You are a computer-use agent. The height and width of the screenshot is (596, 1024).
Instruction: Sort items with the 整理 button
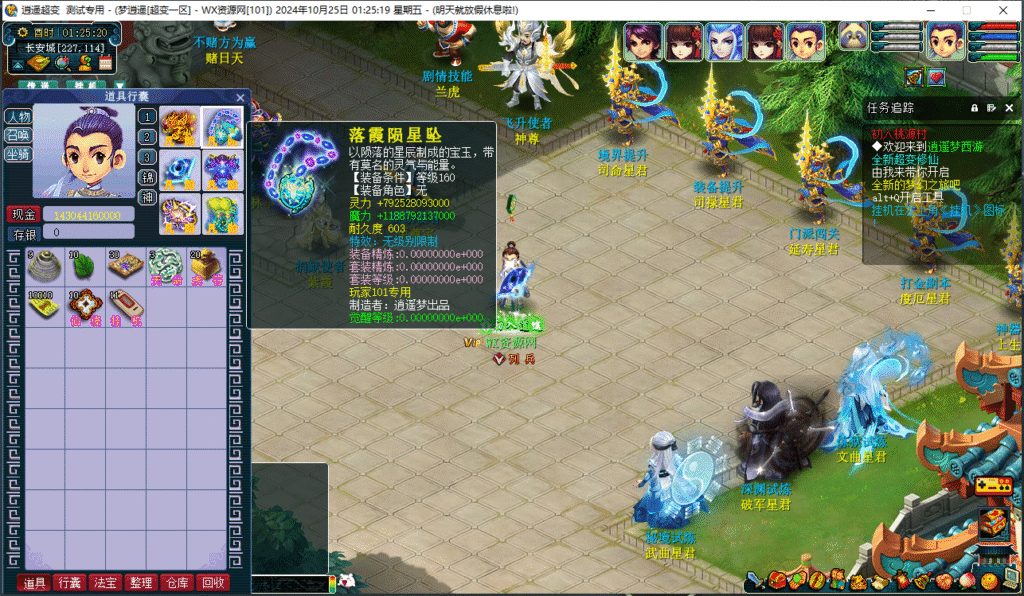pyautogui.click(x=141, y=583)
